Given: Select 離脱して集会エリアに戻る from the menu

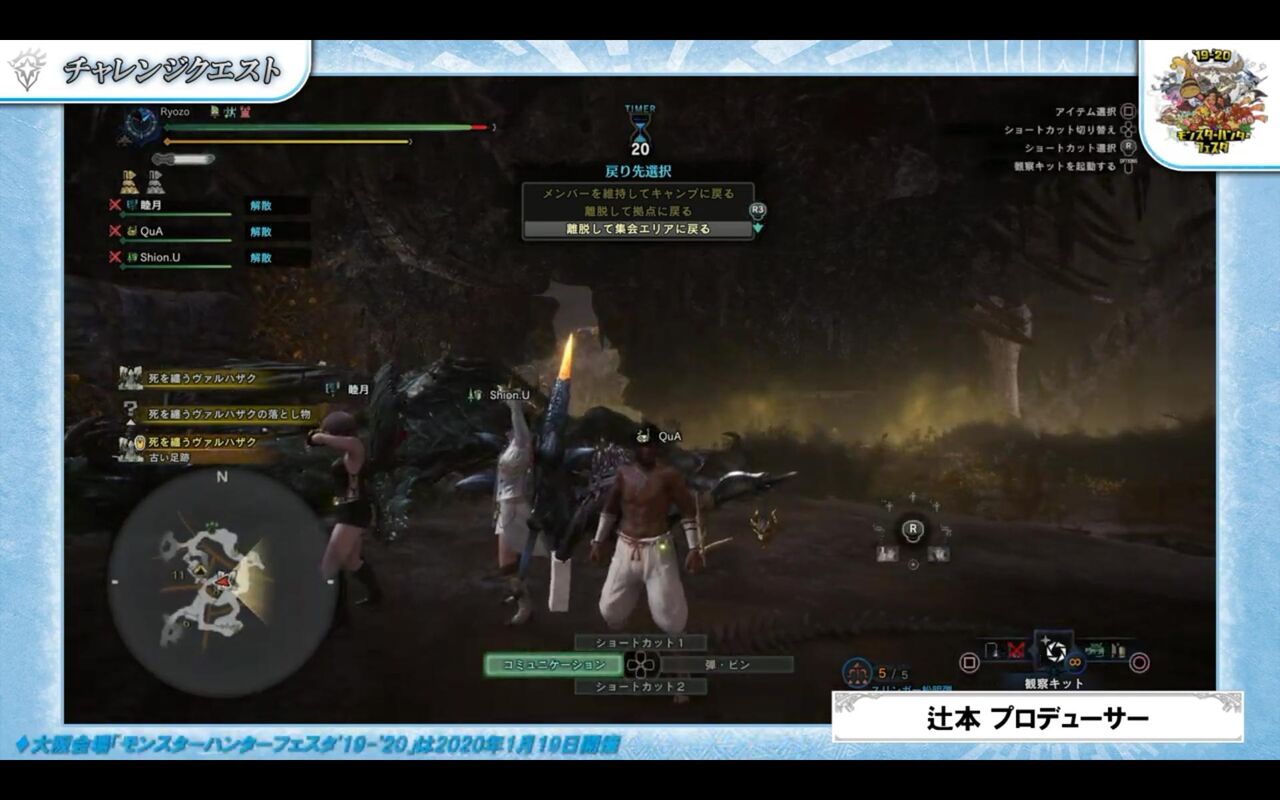Looking at the screenshot, I should coord(638,228).
